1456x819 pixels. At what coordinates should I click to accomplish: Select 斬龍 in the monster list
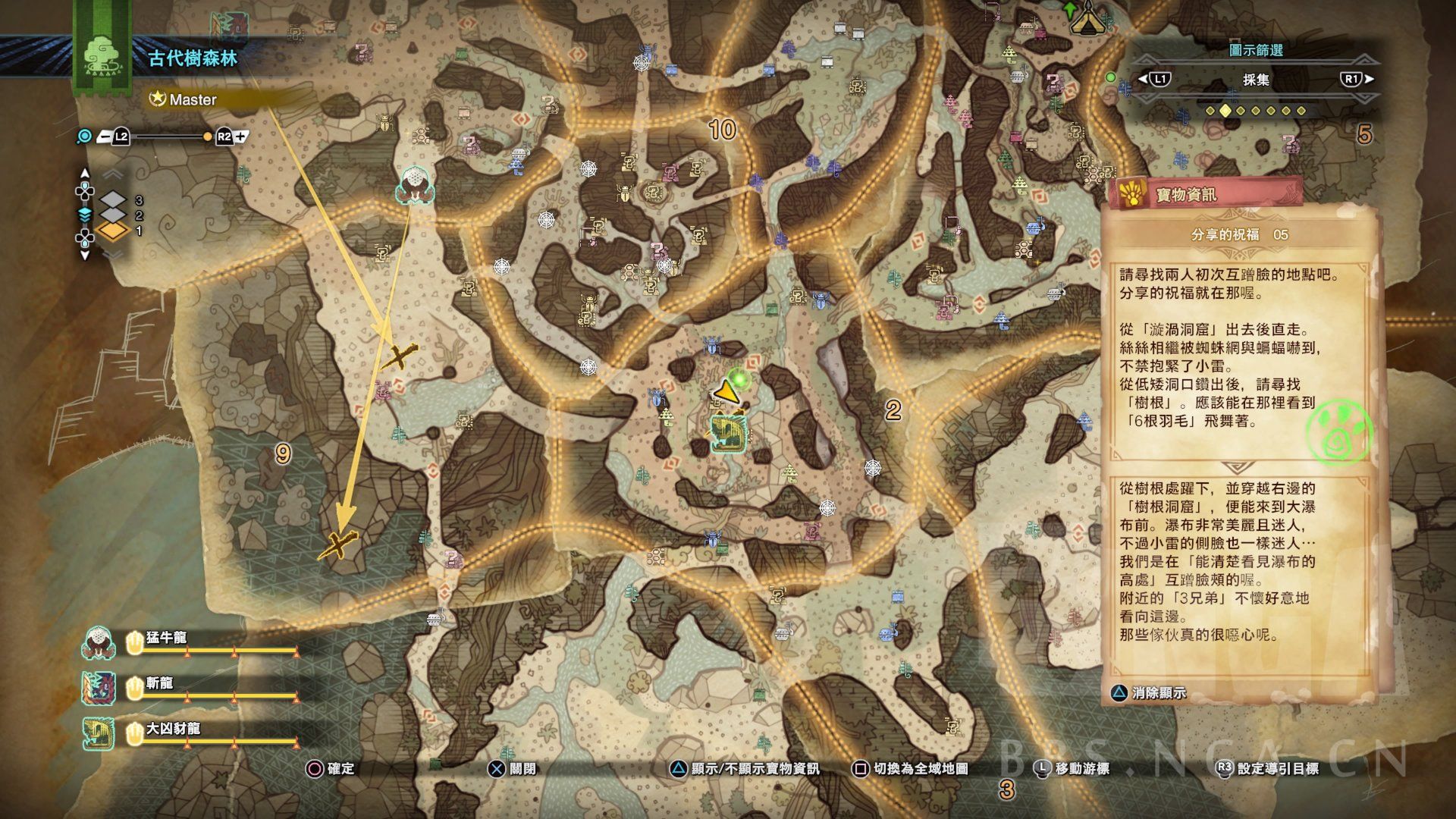159,684
